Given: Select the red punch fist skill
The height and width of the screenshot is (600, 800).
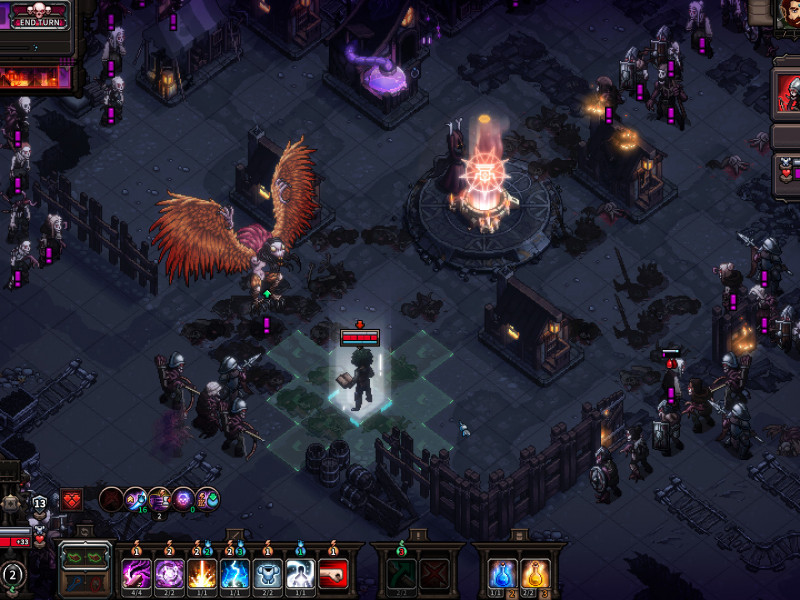Looking at the screenshot, I should click(x=334, y=573).
